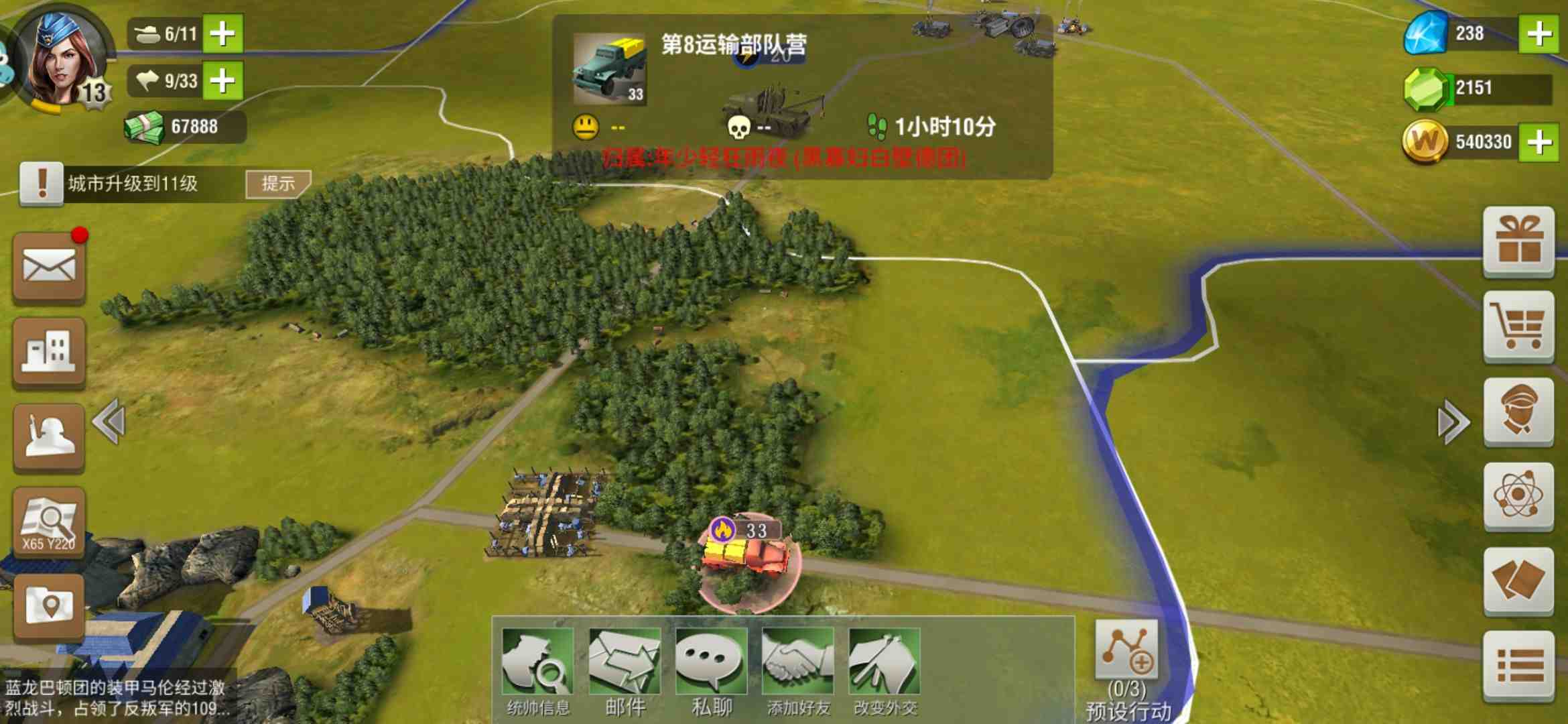Add more gold W coins
Image resolution: width=1568 pixels, height=724 pixels.
(1539, 141)
